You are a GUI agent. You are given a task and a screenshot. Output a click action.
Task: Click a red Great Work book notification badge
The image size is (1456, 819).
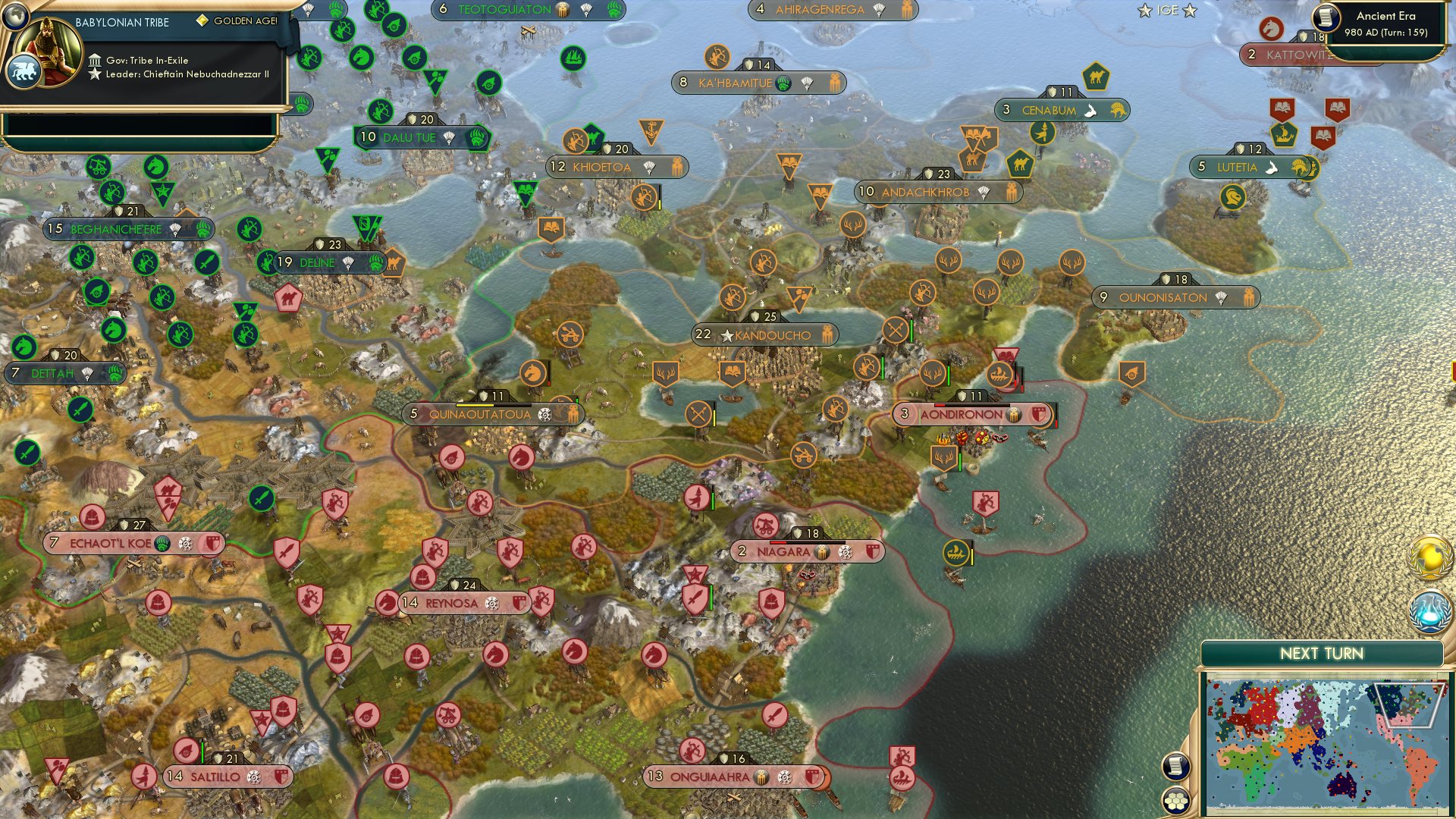coord(1282,108)
